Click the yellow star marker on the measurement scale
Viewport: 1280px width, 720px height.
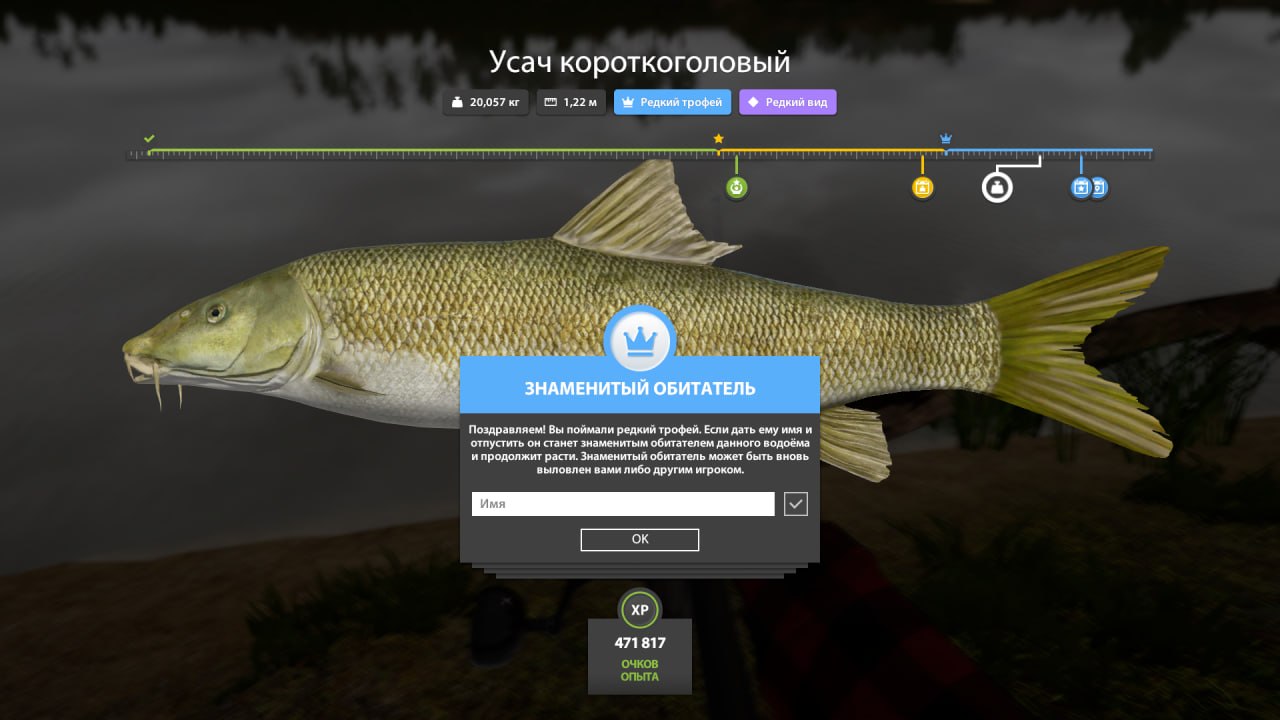(717, 139)
